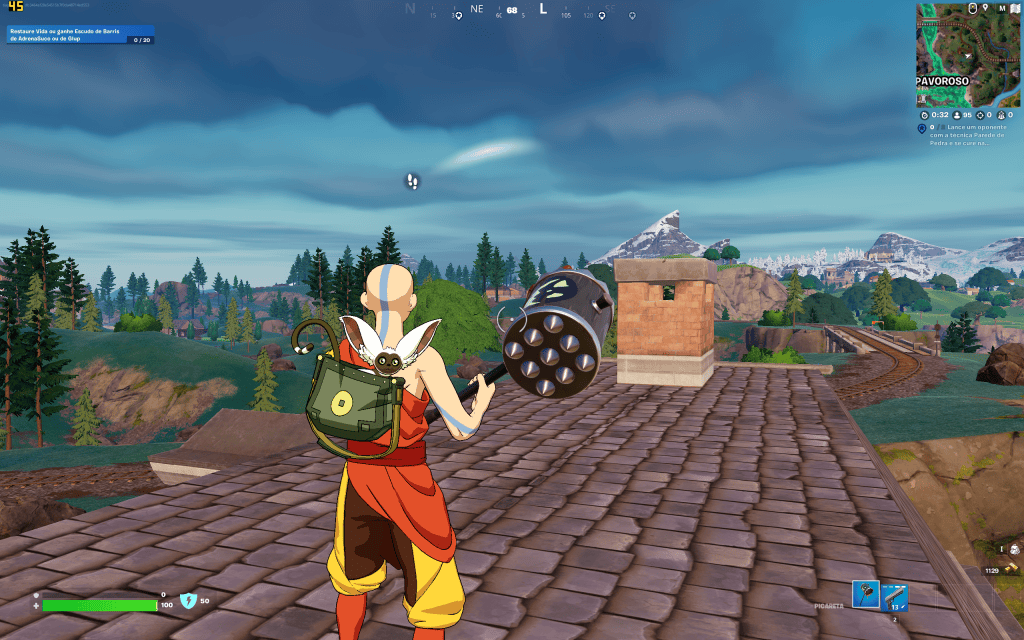
Task: Select the pickaxe hotbar slot
Action: tap(866, 594)
